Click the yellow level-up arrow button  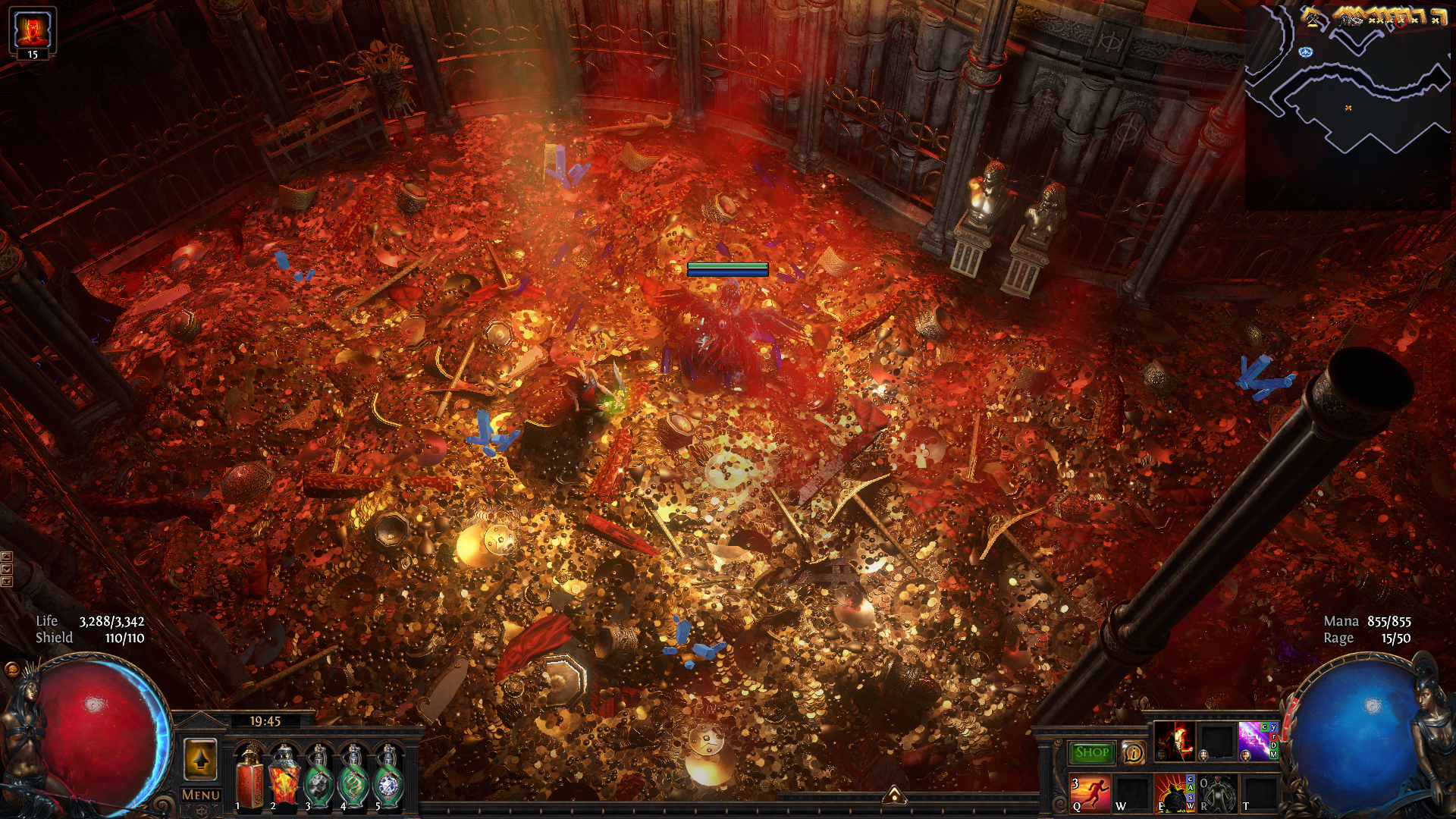(x=201, y=759)
